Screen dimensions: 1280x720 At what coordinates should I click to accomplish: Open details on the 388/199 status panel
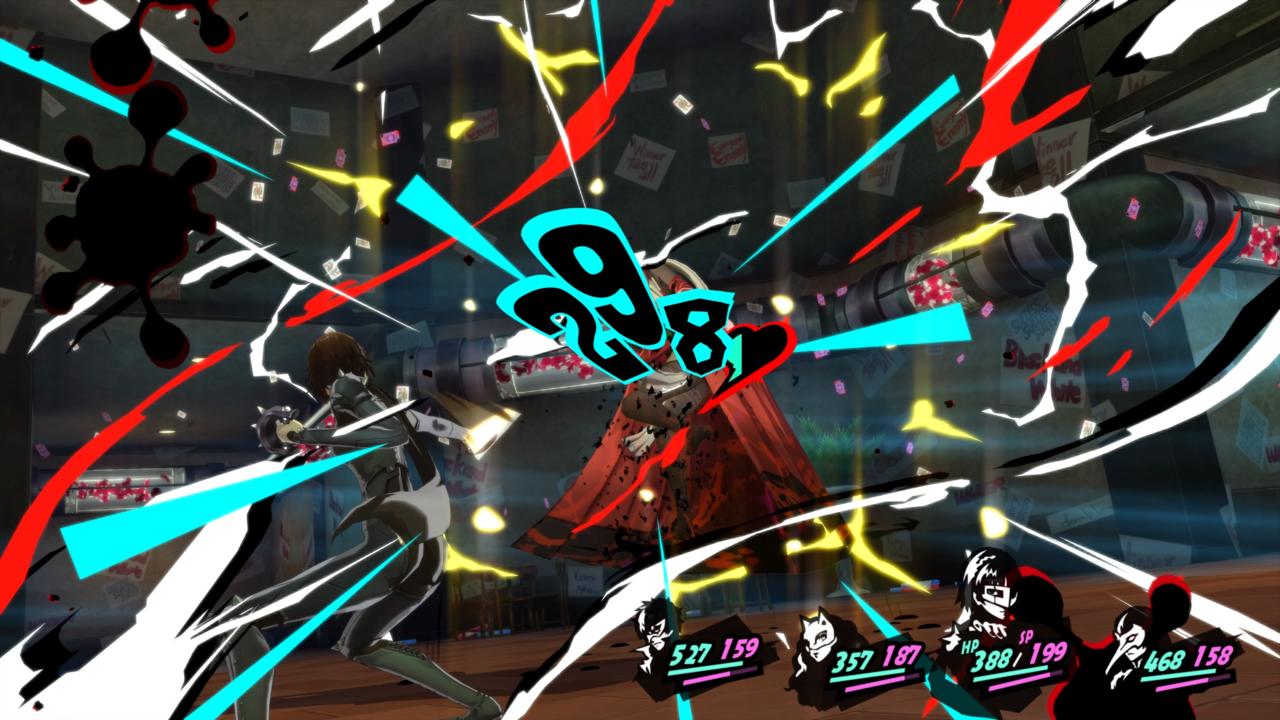[1010, 655]
